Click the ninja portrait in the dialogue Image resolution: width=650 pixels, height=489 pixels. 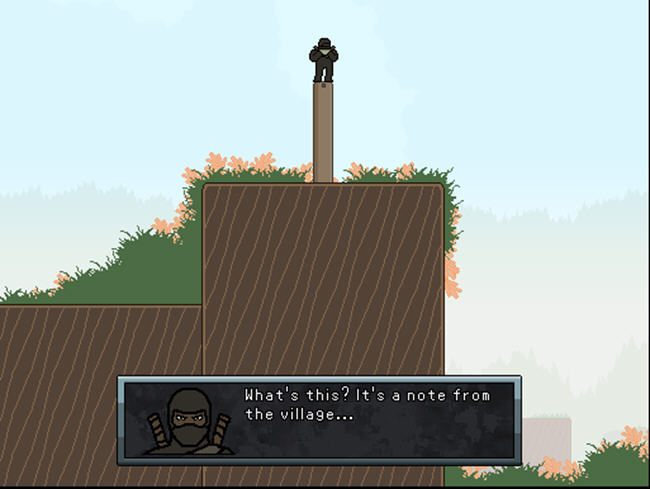(188, 422)
